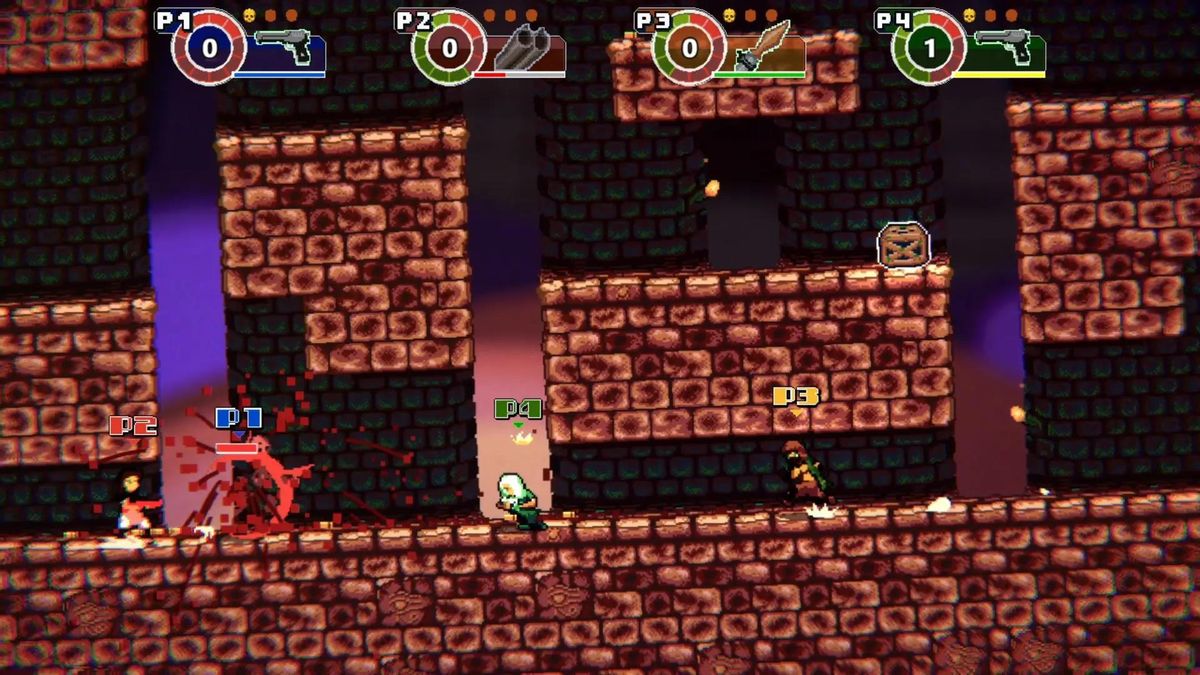This screenshot has width=1200, height=675.
Task: Select P4's pistol weapon icon
Action: 1004,47
